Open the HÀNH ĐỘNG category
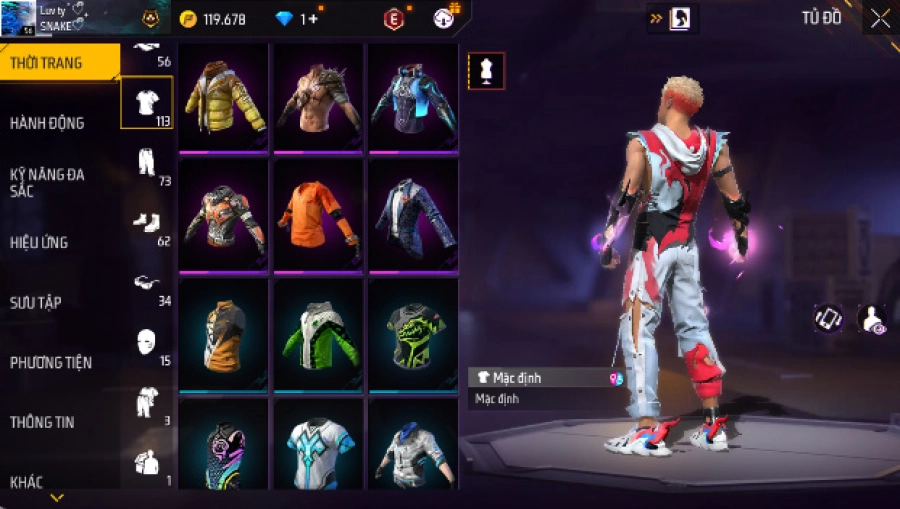The height and width of the screenshot is (509, 900). [x=47, y=123]
